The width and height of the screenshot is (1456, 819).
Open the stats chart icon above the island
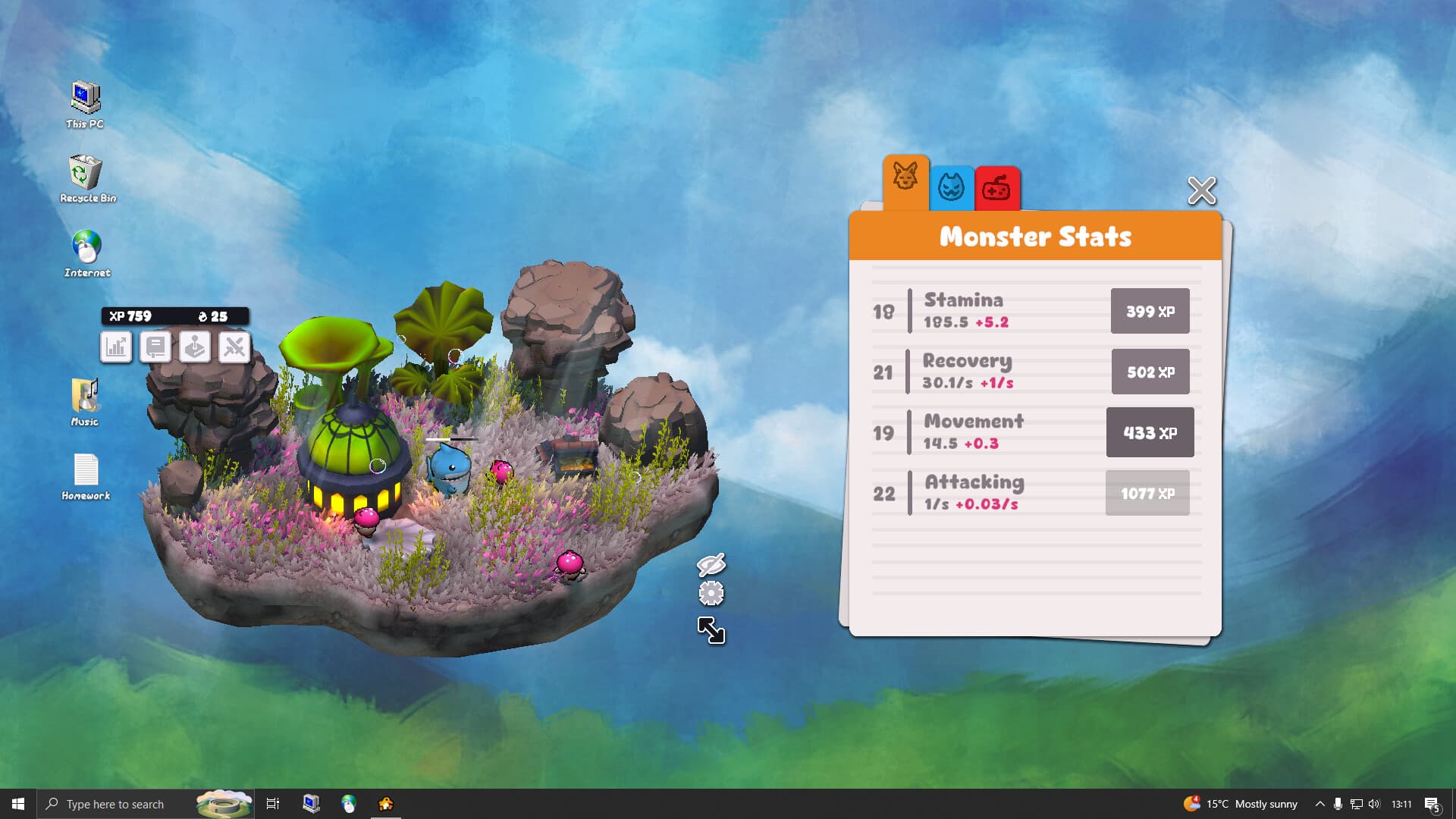click(116, 347)
